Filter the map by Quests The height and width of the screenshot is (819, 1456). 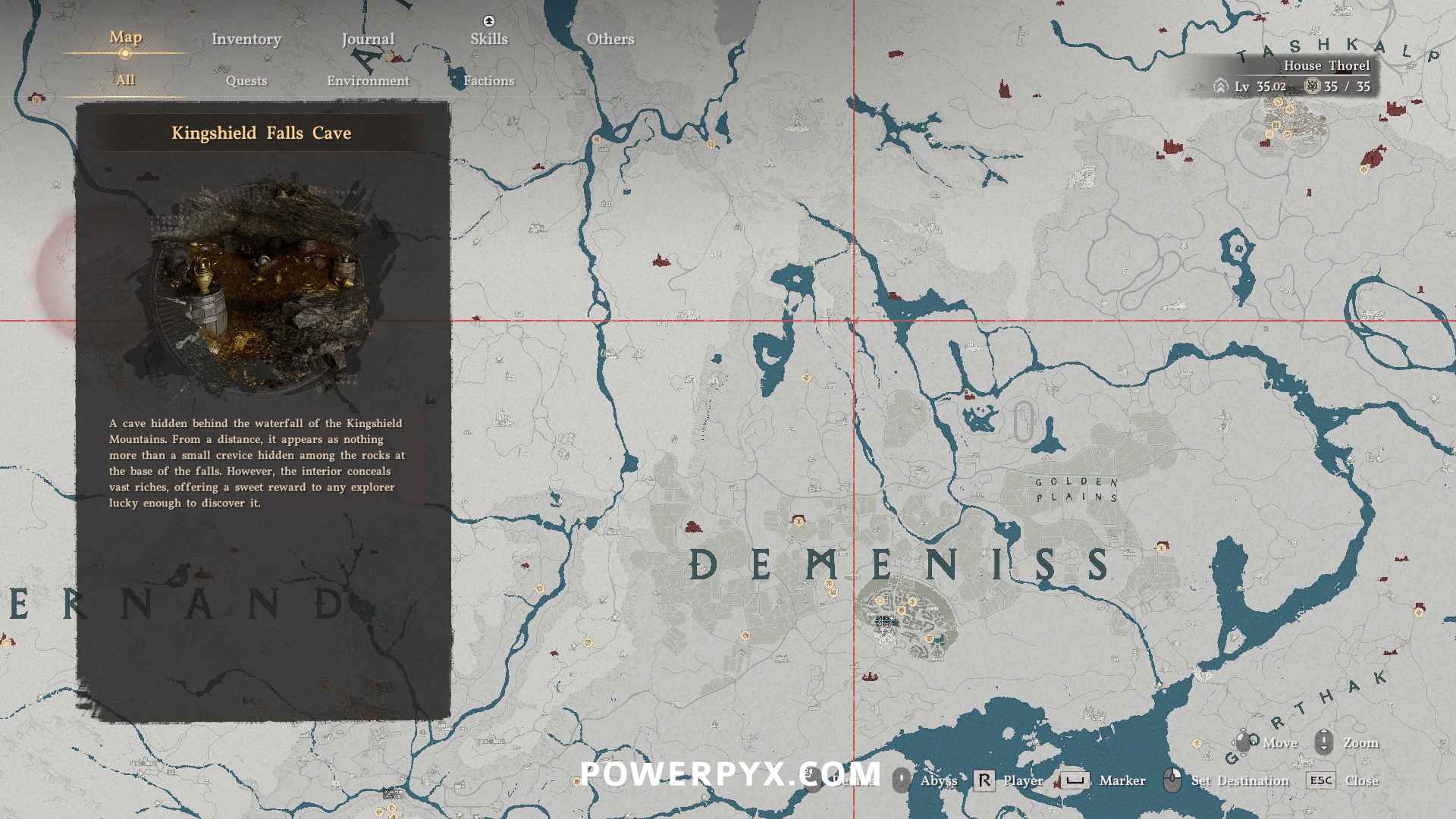click(246, 80)
